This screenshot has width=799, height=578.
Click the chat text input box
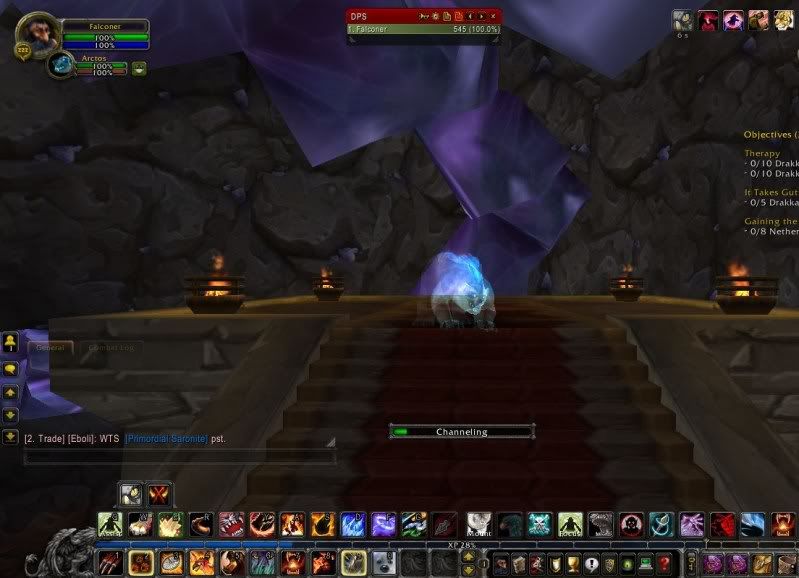click(x=180, y=456)
